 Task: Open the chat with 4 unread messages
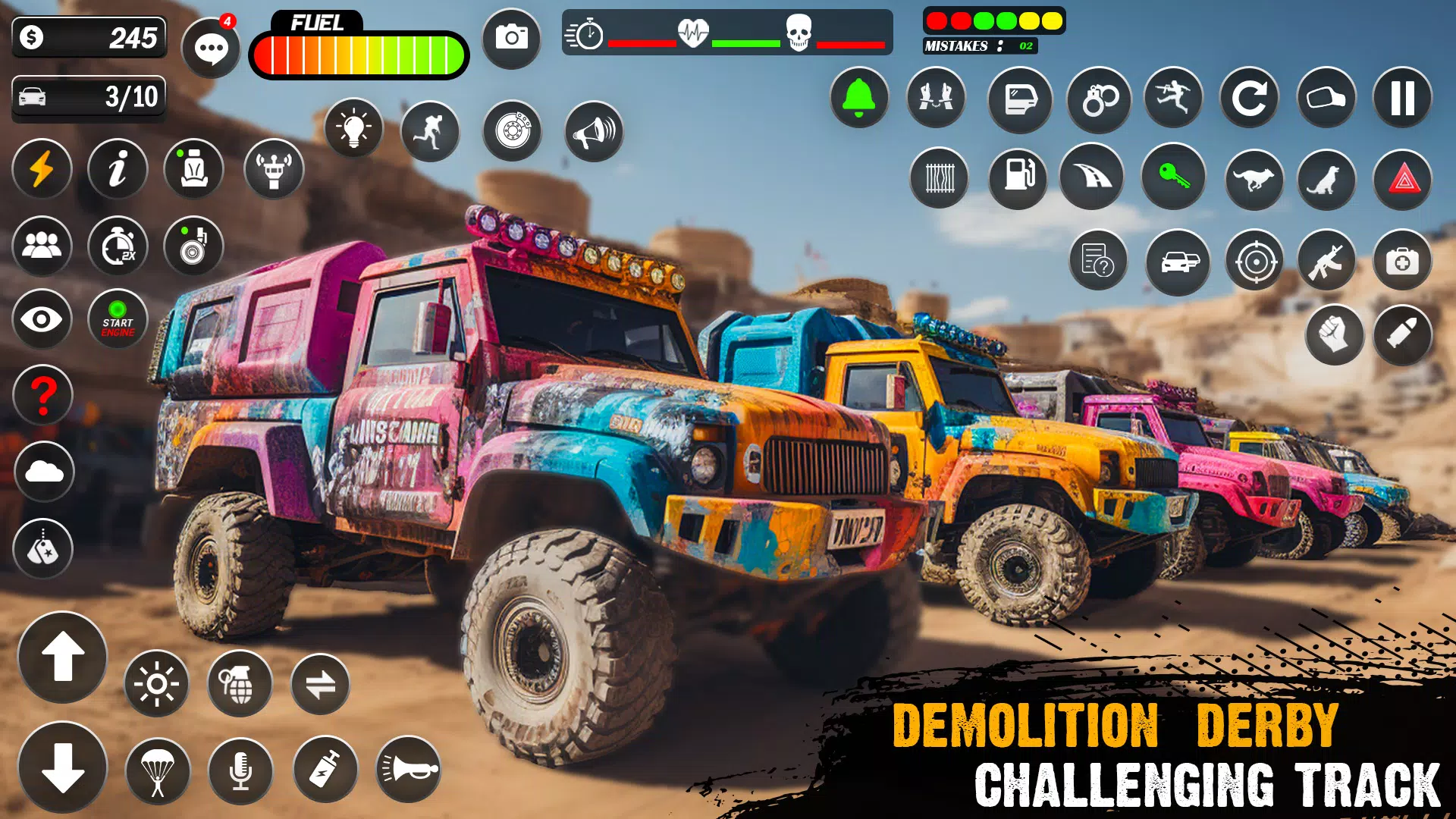[x=212, y=48]
